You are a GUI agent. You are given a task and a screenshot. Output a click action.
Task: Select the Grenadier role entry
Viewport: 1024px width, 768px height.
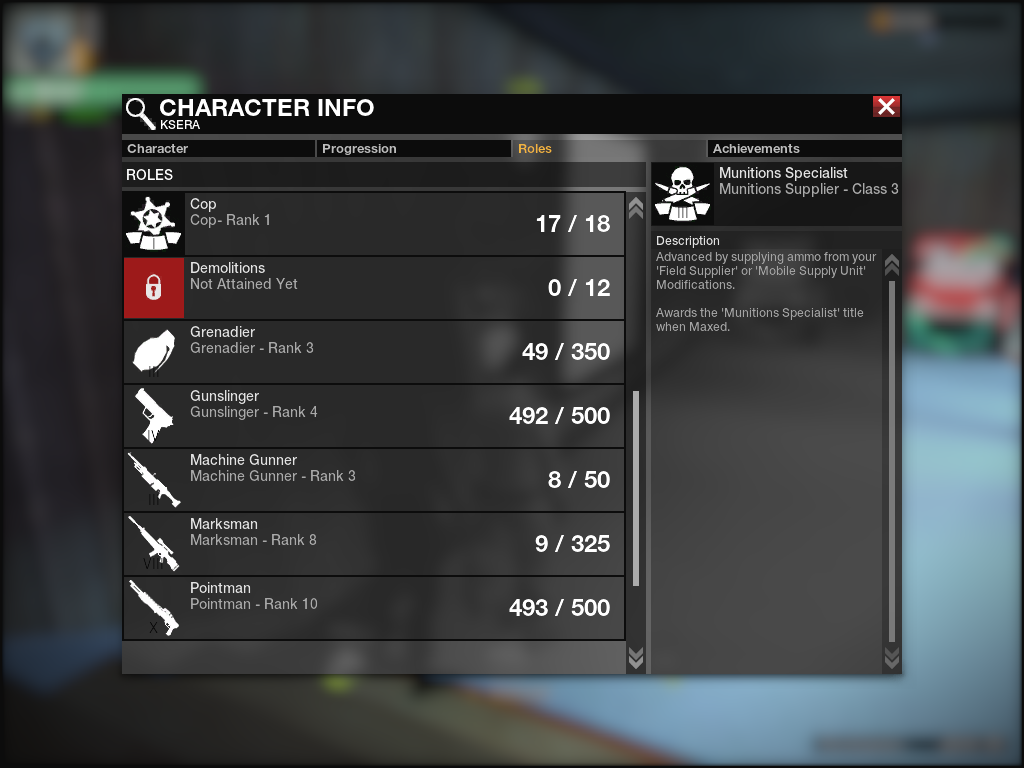tap(374, 352)
